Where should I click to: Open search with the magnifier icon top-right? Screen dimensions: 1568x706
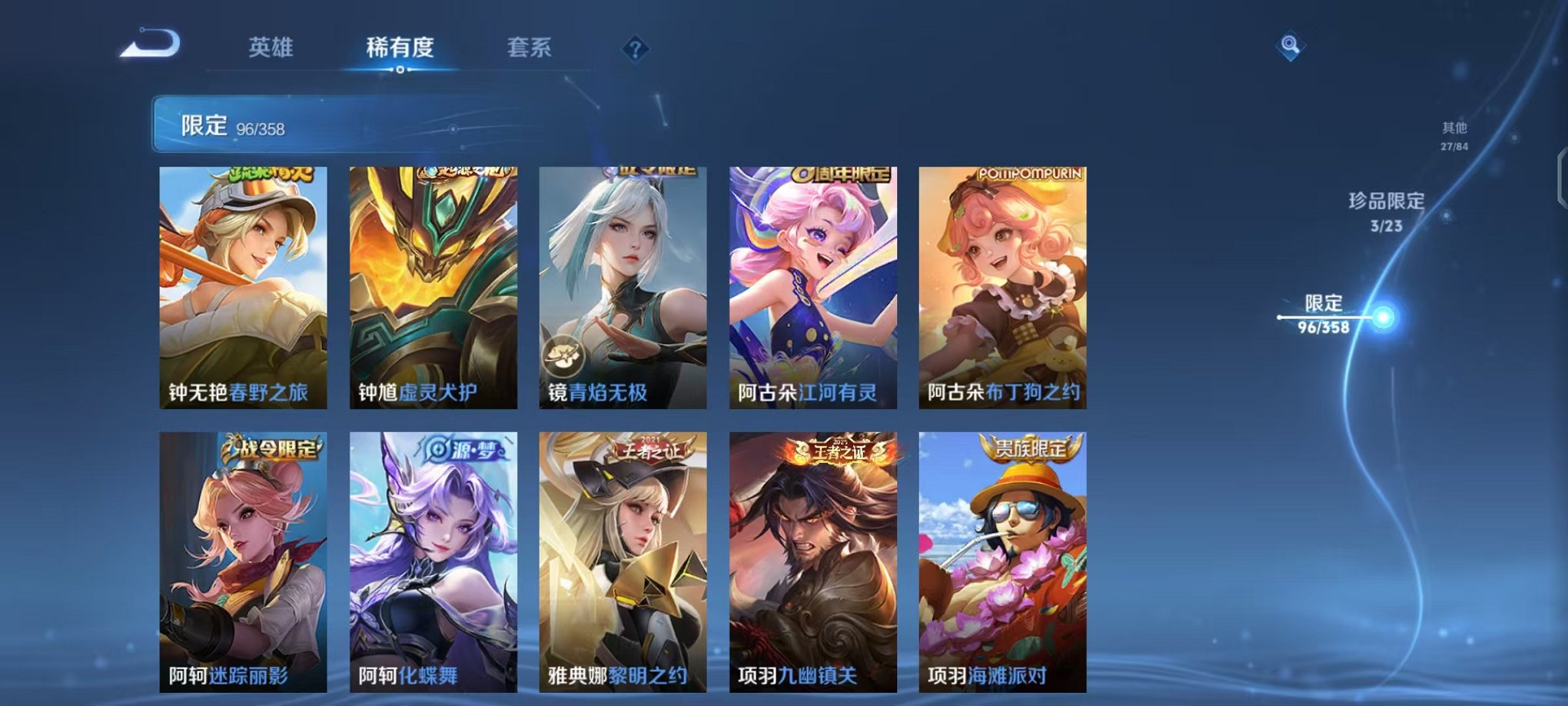point(1291,45)
